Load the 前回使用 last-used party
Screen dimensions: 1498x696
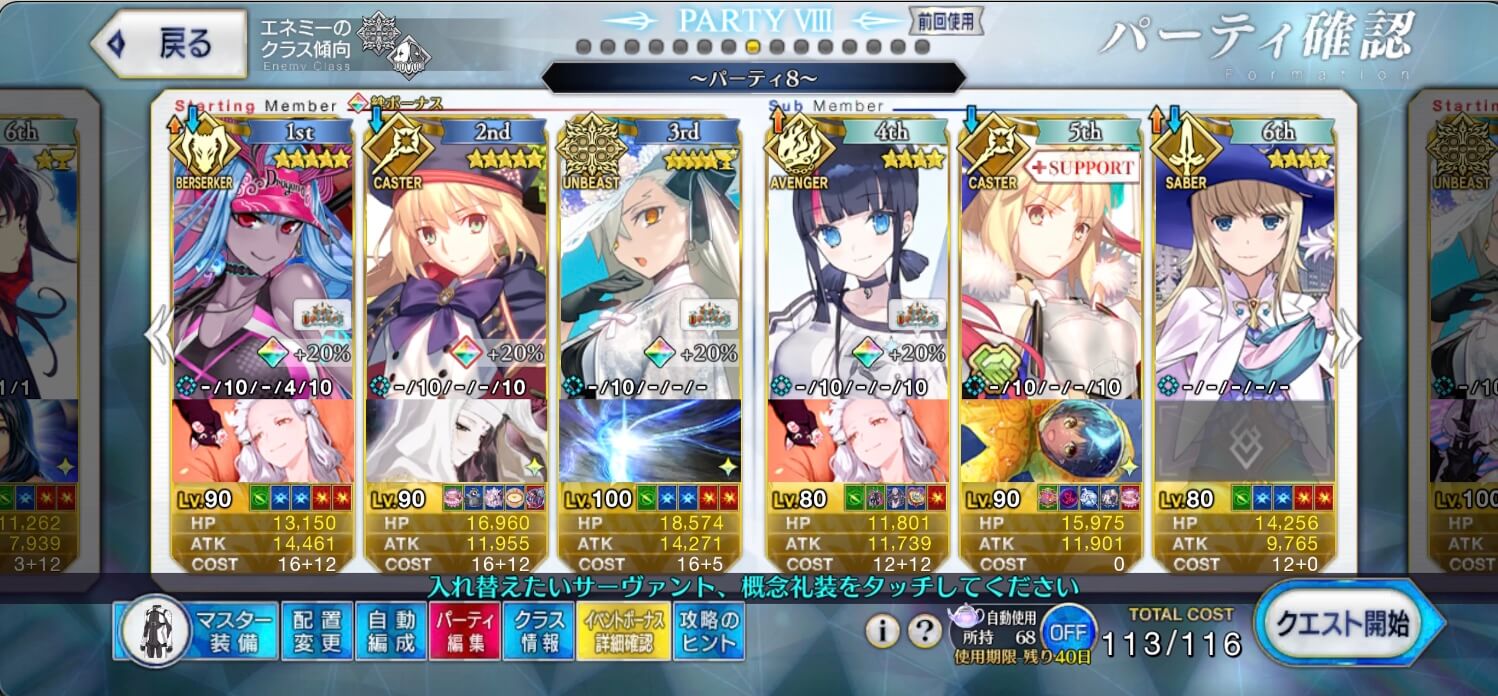945,19
